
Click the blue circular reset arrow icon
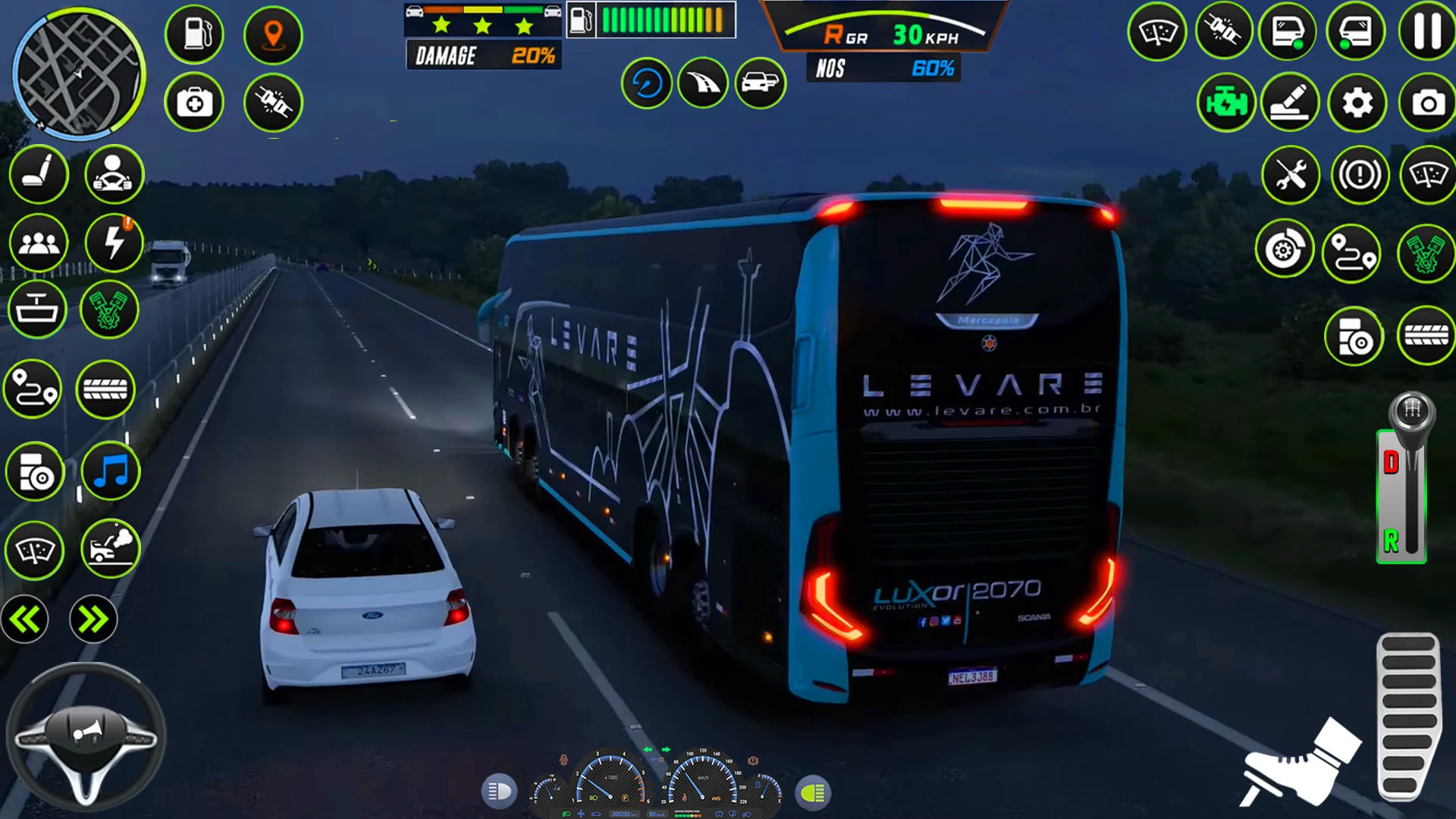pos(647,83)
